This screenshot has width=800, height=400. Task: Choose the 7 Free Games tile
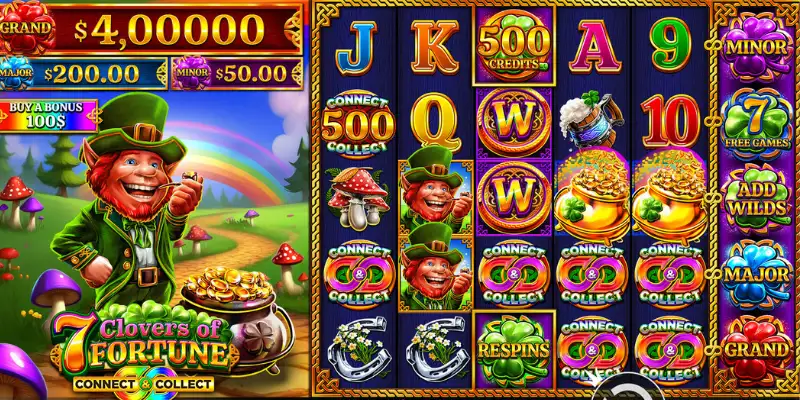point(756,122)
